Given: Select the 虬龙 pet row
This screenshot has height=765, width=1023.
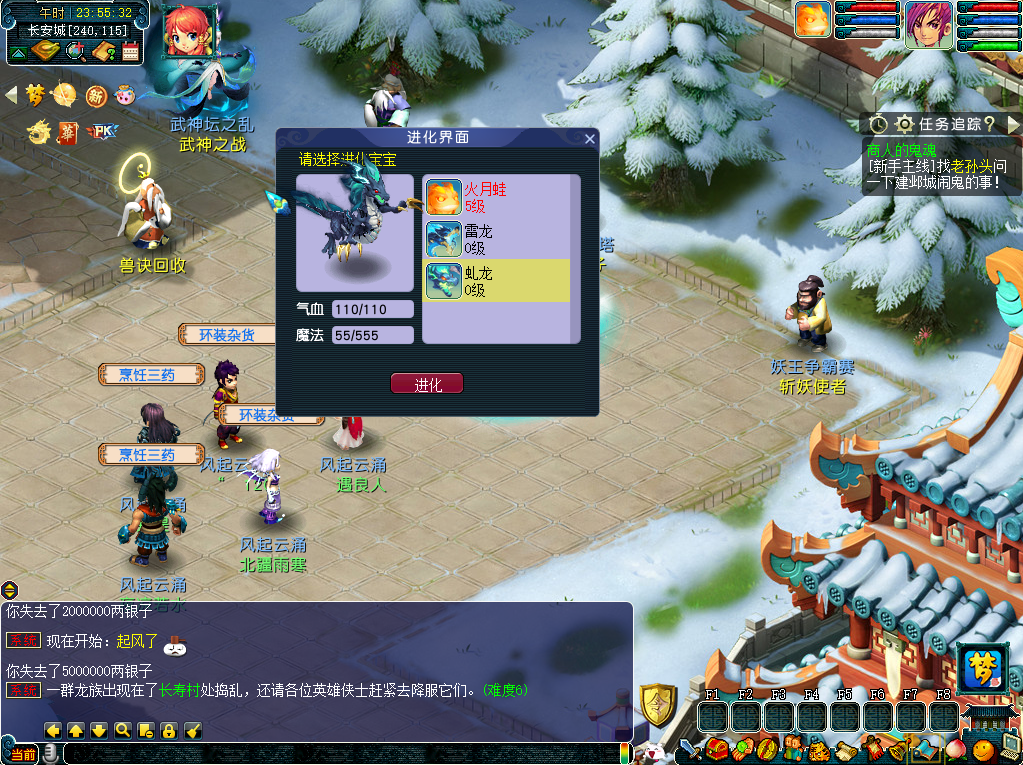Looking at the screenshot, I should 496,280.
